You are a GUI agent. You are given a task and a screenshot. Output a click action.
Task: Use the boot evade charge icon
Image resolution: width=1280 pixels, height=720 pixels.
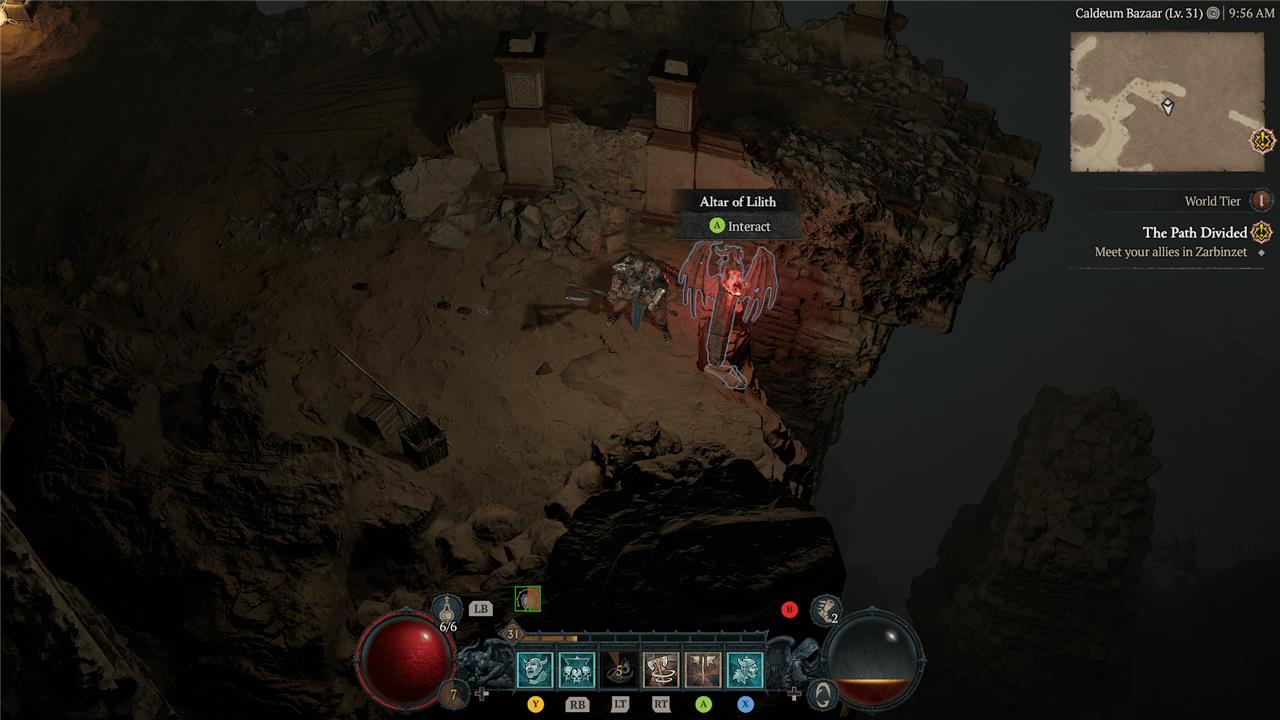pyautogui.click(x=824, y=608)
